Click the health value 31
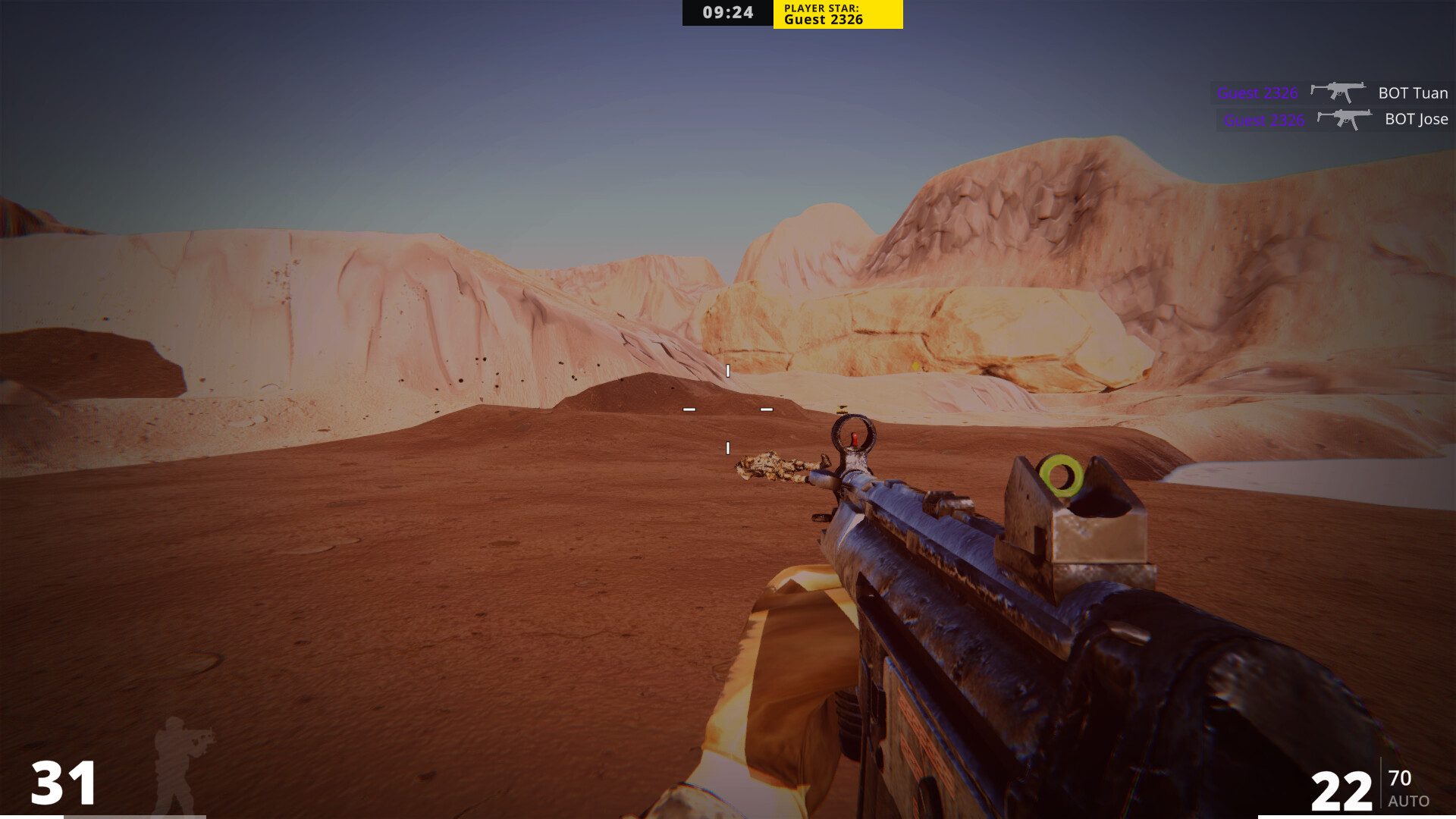The width and height of the screenshot is (1456, 819). coord(64,781)
